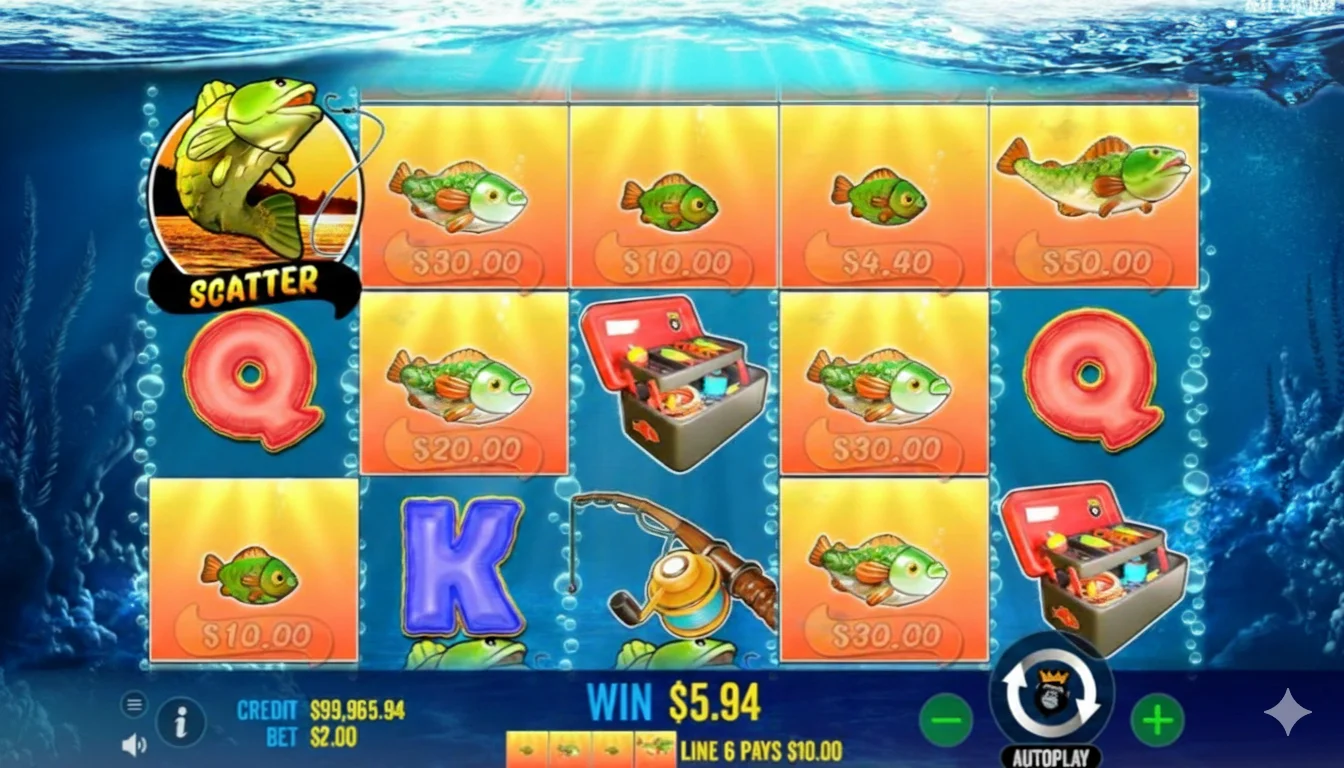This screenshot has height=768, width=1344.
Task: Click the red Q on the first reel
Action: point(252,385)
